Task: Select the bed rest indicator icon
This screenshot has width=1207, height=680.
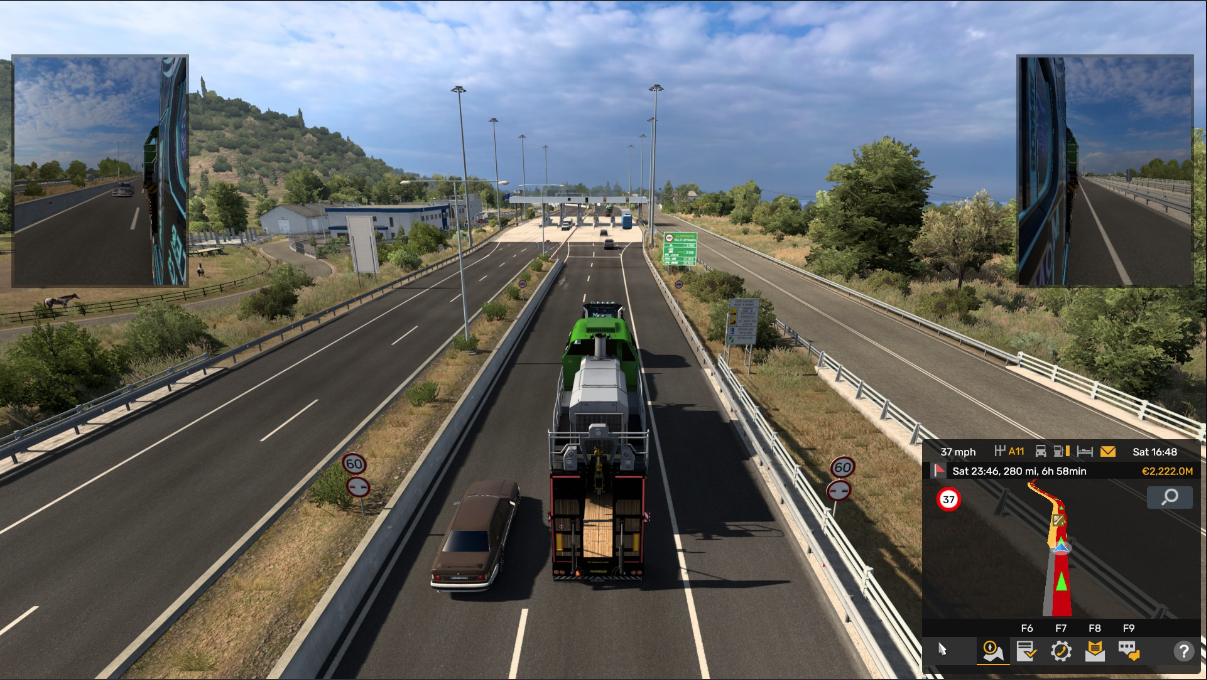Action: point(1084,452)
